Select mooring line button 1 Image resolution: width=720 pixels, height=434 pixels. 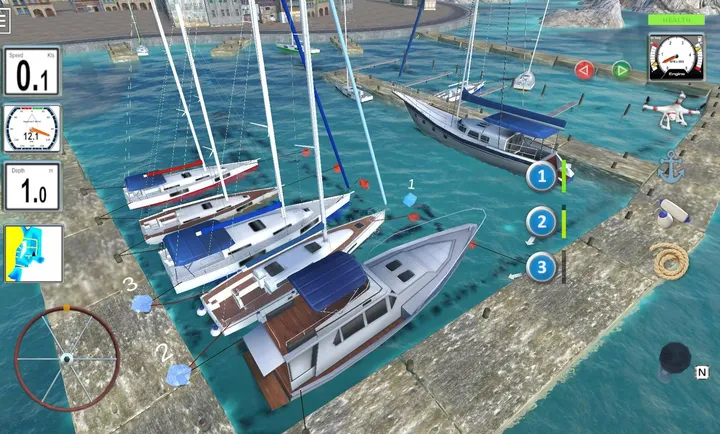(x=542, y=178)
